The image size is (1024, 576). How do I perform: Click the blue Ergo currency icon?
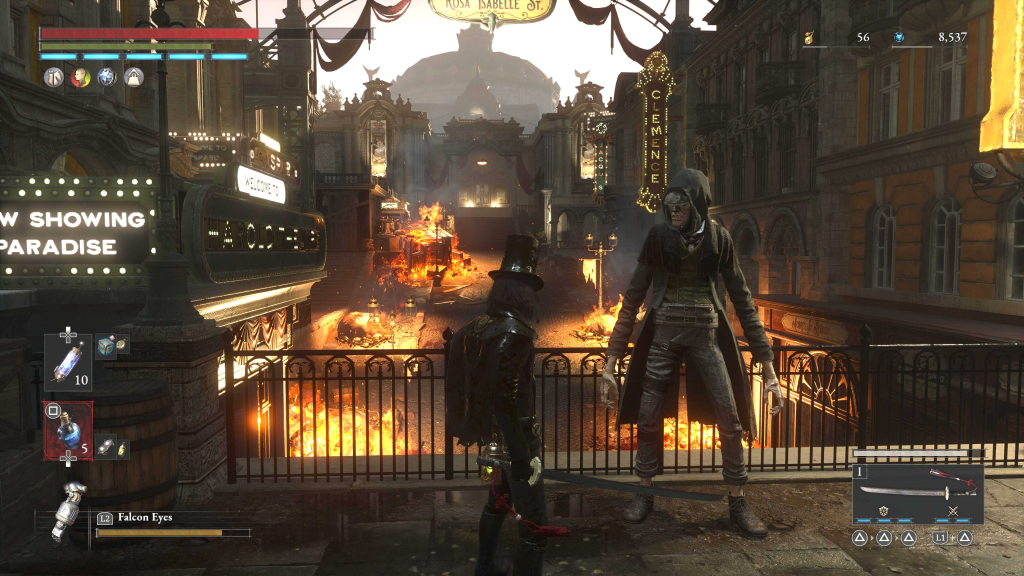pos(899,38)
